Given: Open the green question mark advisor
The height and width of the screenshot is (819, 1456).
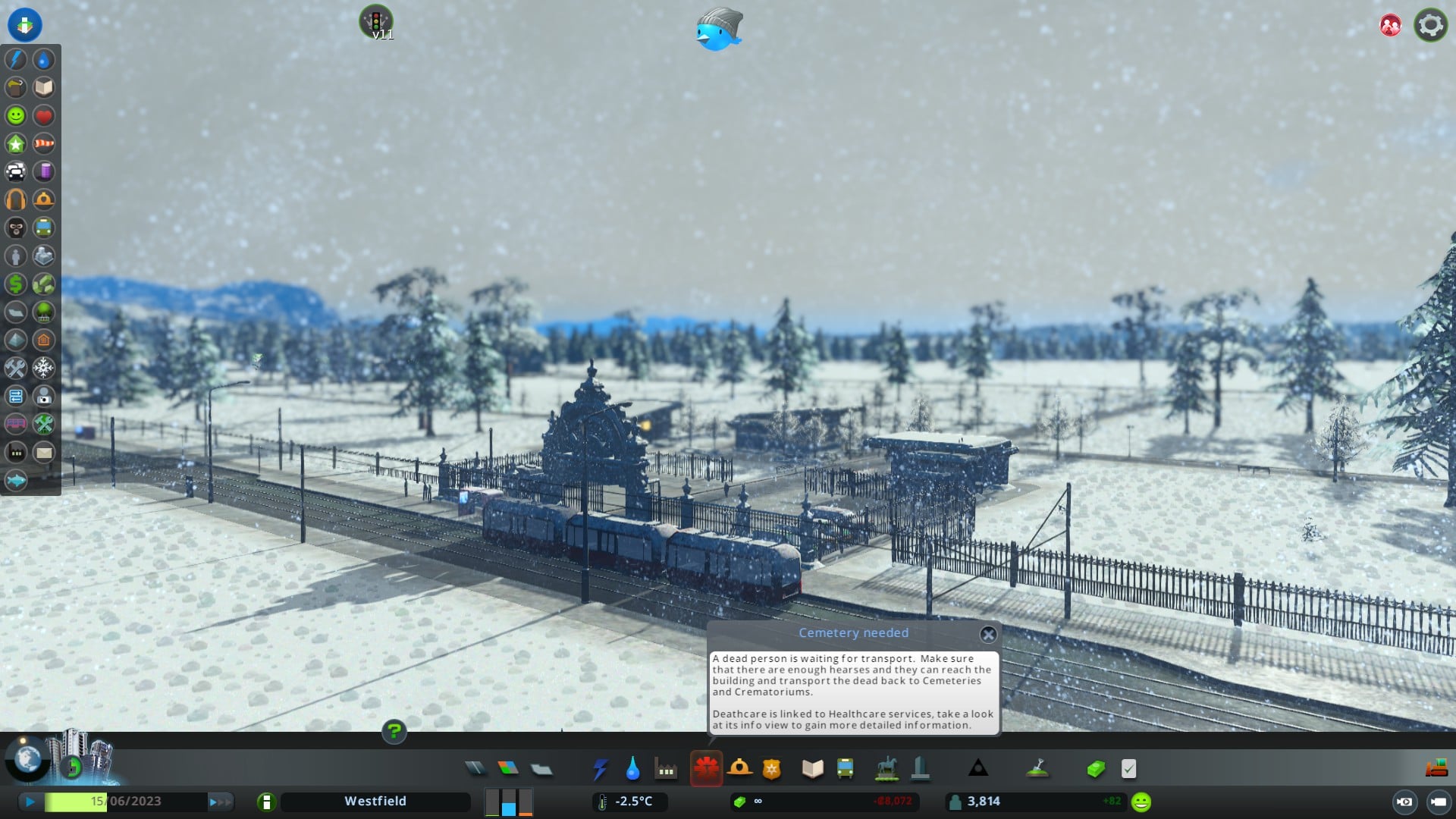Looking at the screenshot, I should point(394,732).
